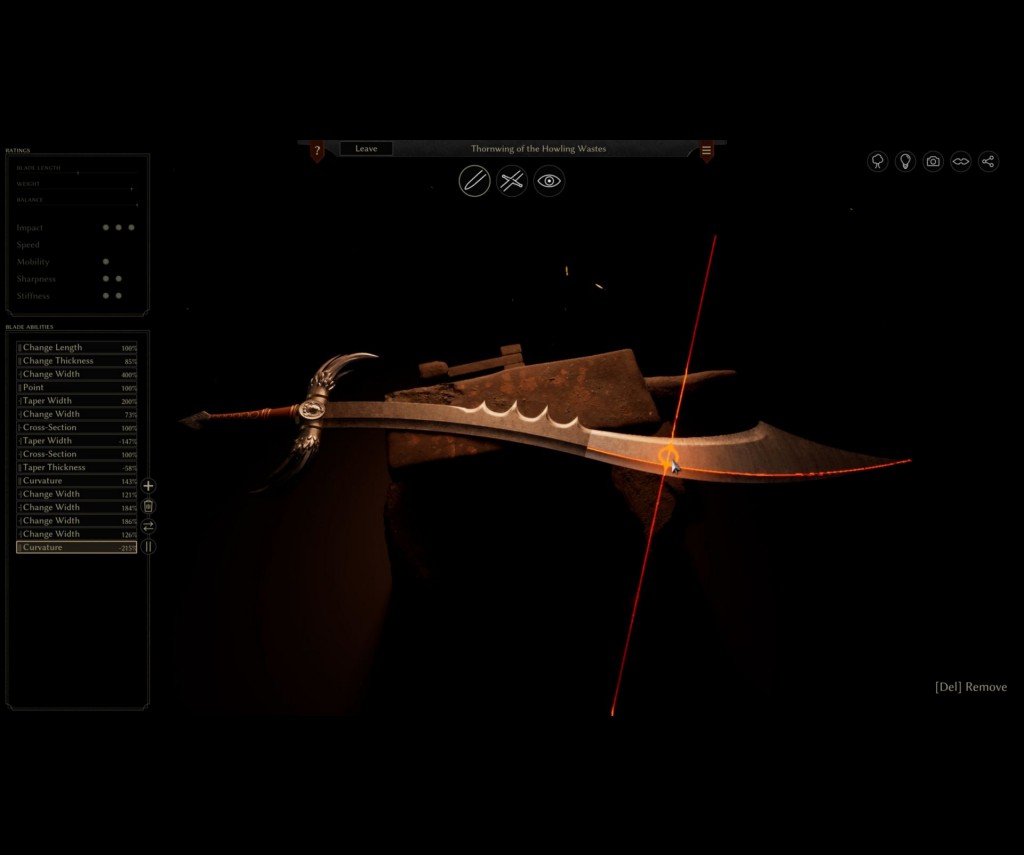Open the hamburger menu banner
Screen dimensions: 1024x855
point(706,151)
